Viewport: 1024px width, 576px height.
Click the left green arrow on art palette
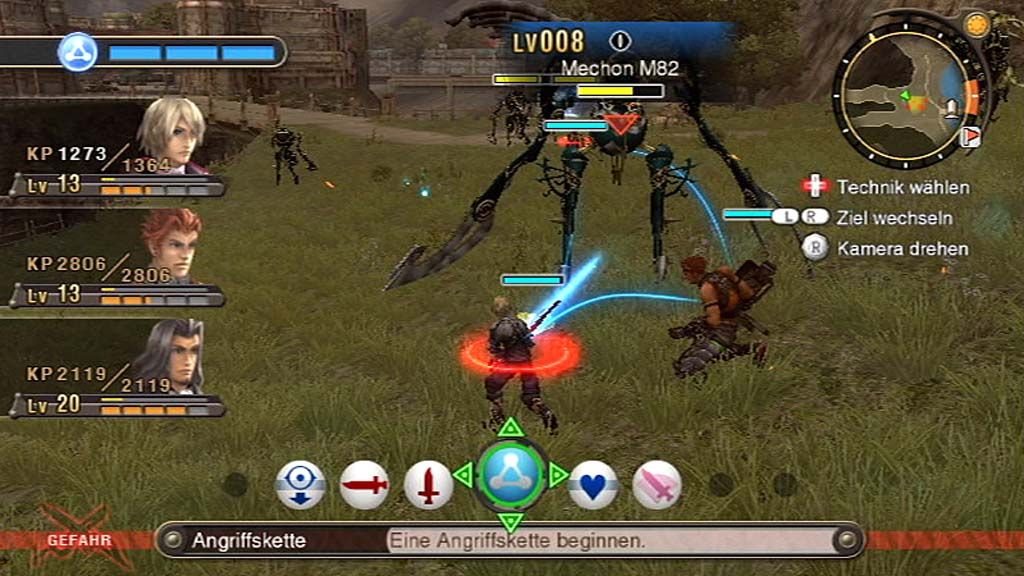point(463,475)
